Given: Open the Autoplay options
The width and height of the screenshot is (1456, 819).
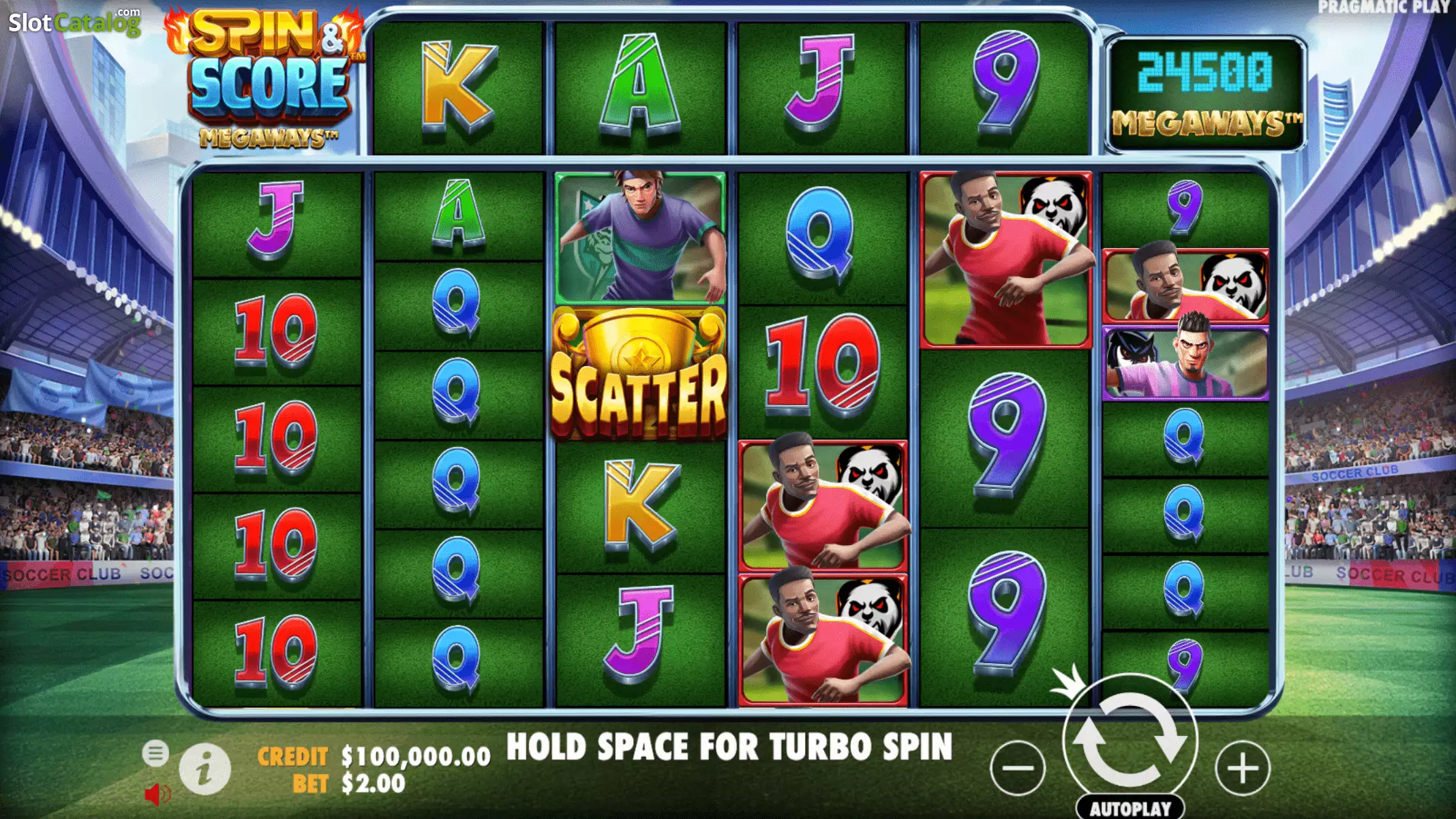Looking at the screenshot, I should click(x=1130, y=808).
